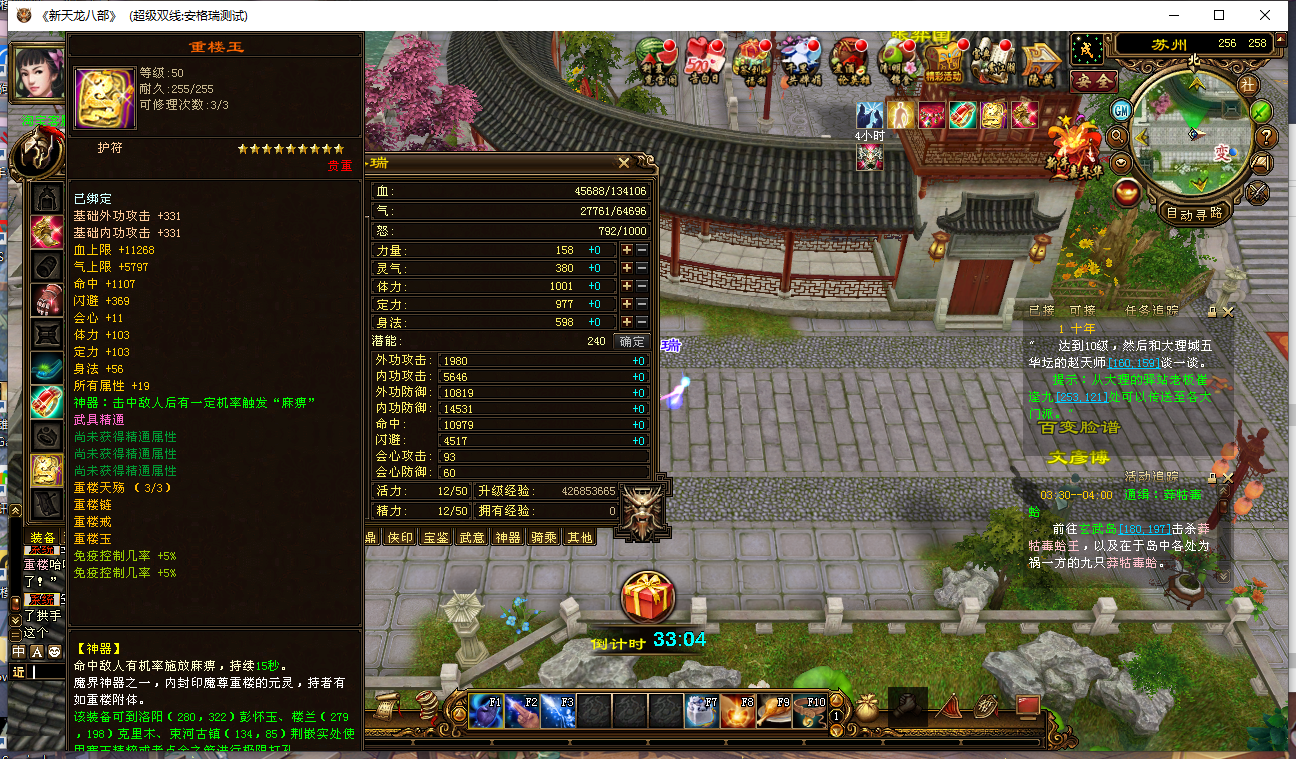
Task: Decrease 灵气 using its minus button
Action: (642, 268)
